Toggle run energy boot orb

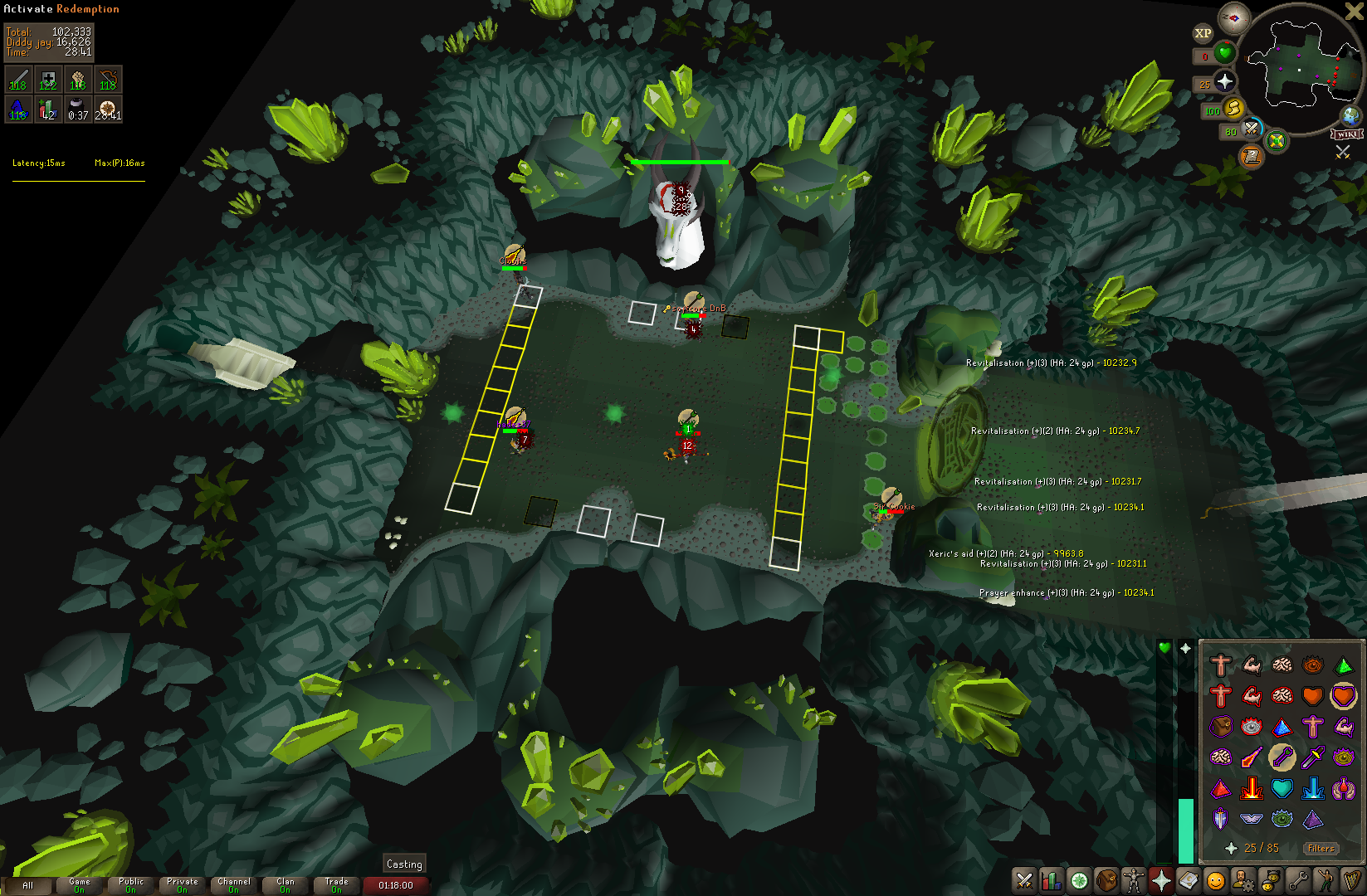pyautogui.click(x=1234, y=108)
